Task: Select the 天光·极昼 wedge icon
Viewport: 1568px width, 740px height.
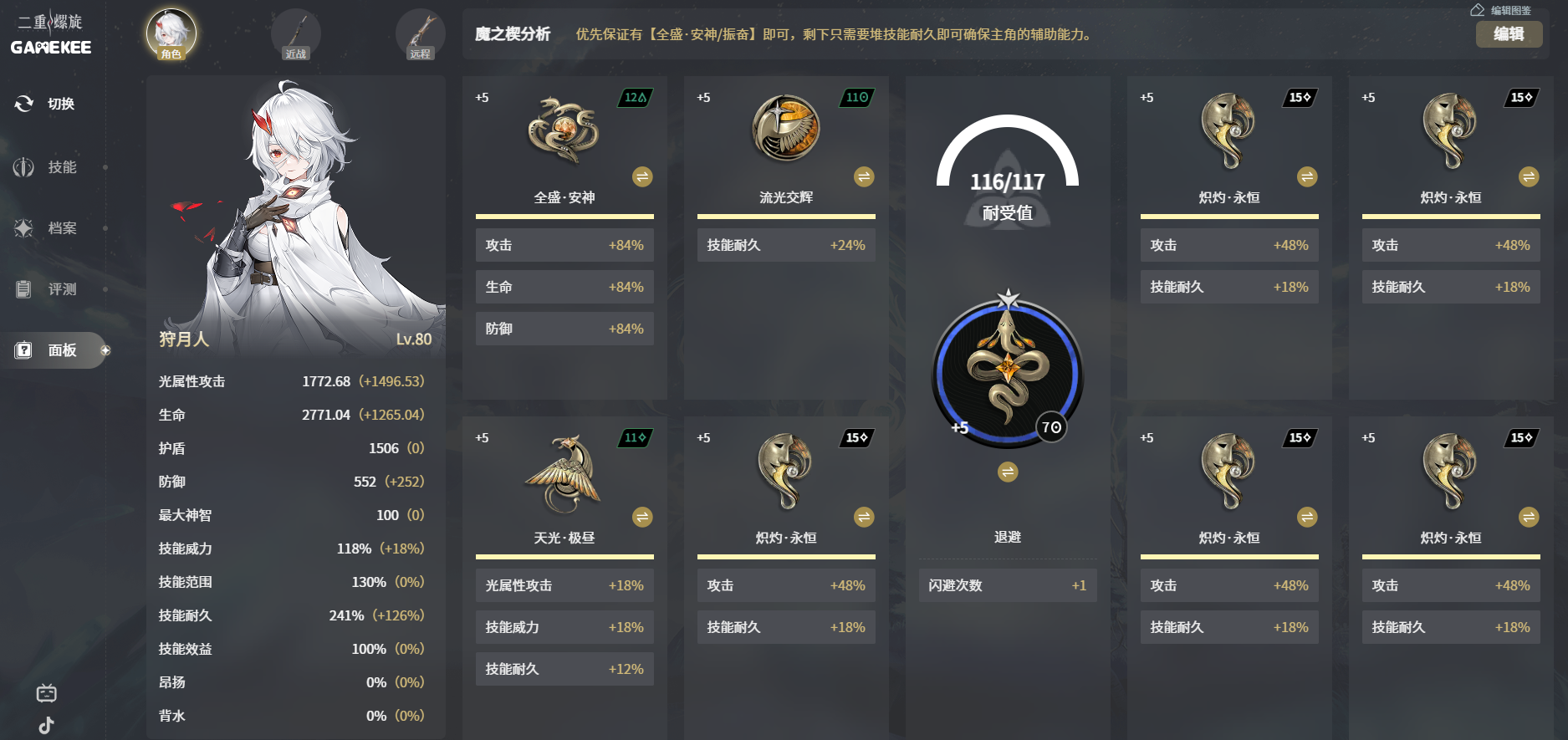Action: coord(564,472)
